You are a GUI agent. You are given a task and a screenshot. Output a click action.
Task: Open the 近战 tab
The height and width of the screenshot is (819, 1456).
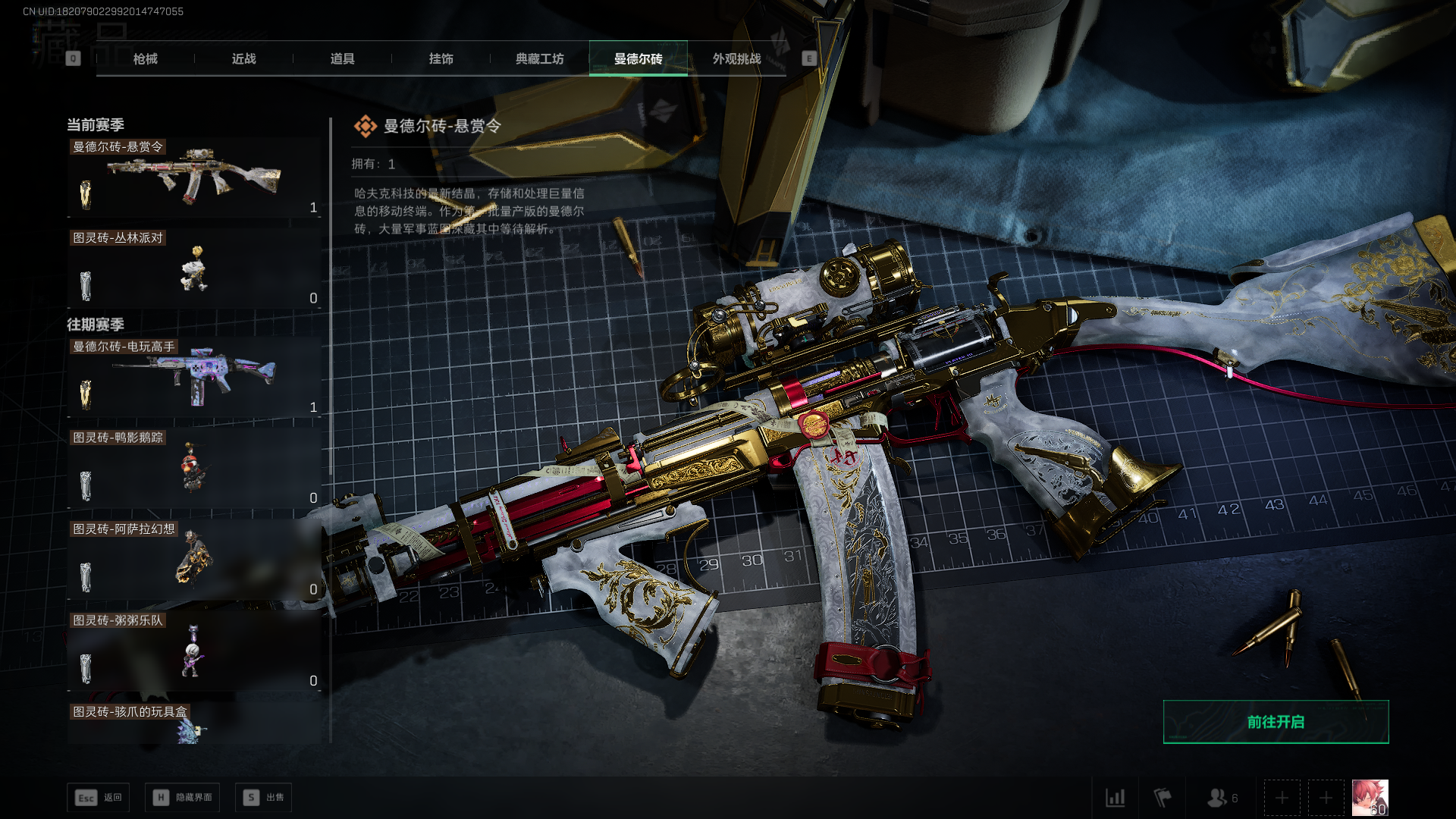(243, 58)
